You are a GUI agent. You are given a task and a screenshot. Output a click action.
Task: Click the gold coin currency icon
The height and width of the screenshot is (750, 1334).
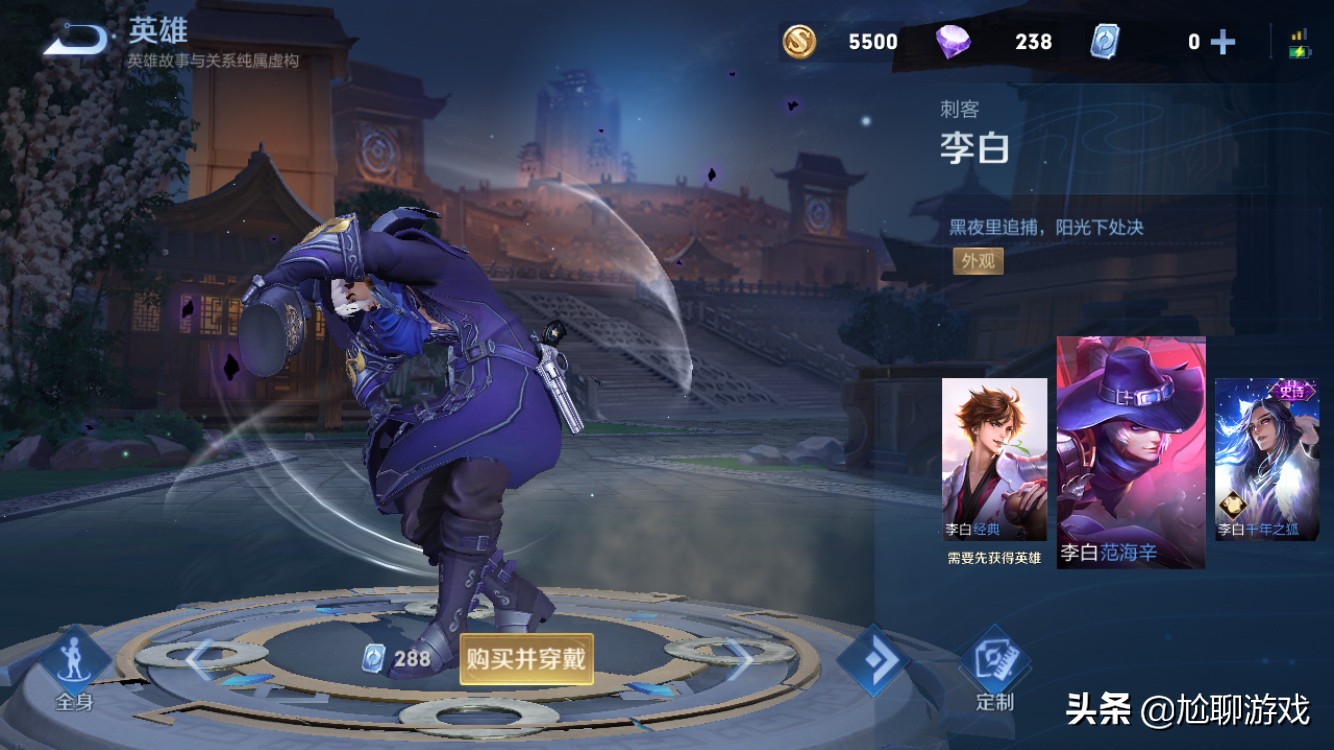(799, 42)
